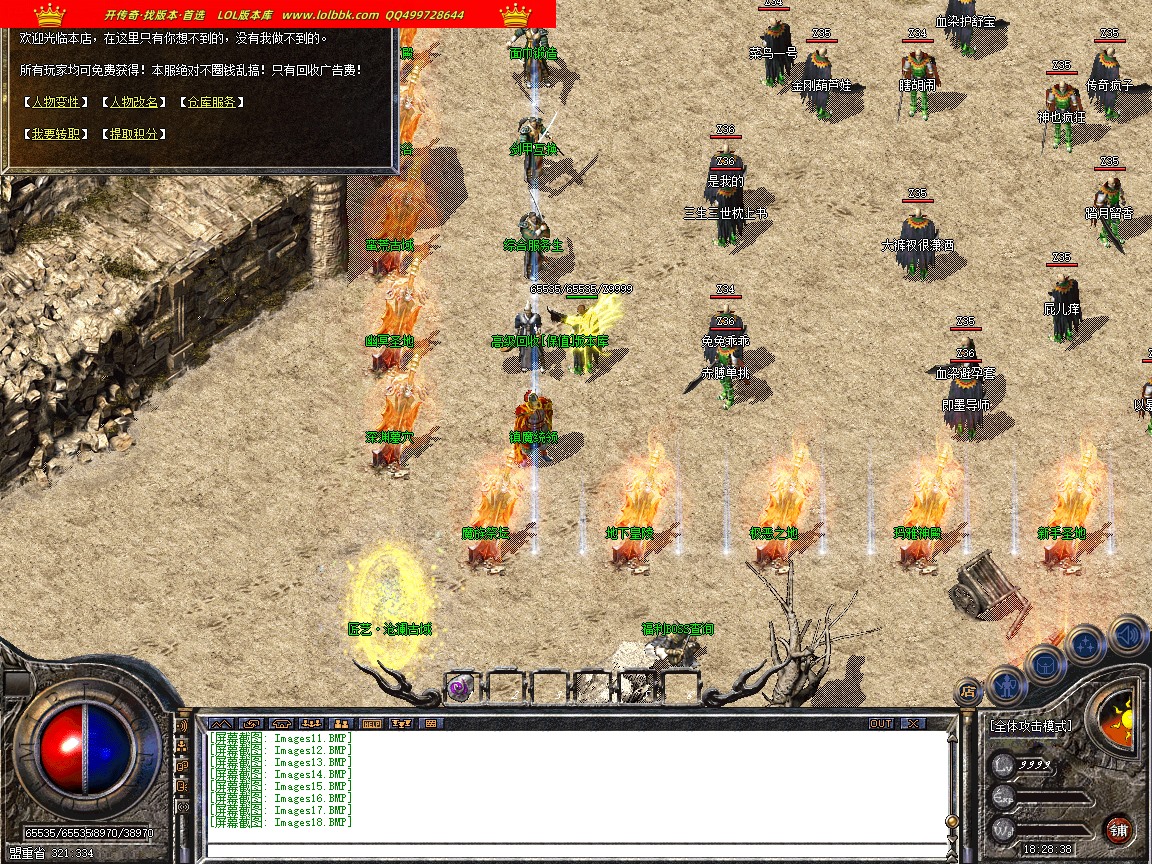The width and height of the screenshot is (1152, 864).
Task: Open the character equipment round button
Action: [x=1006, y=686]
